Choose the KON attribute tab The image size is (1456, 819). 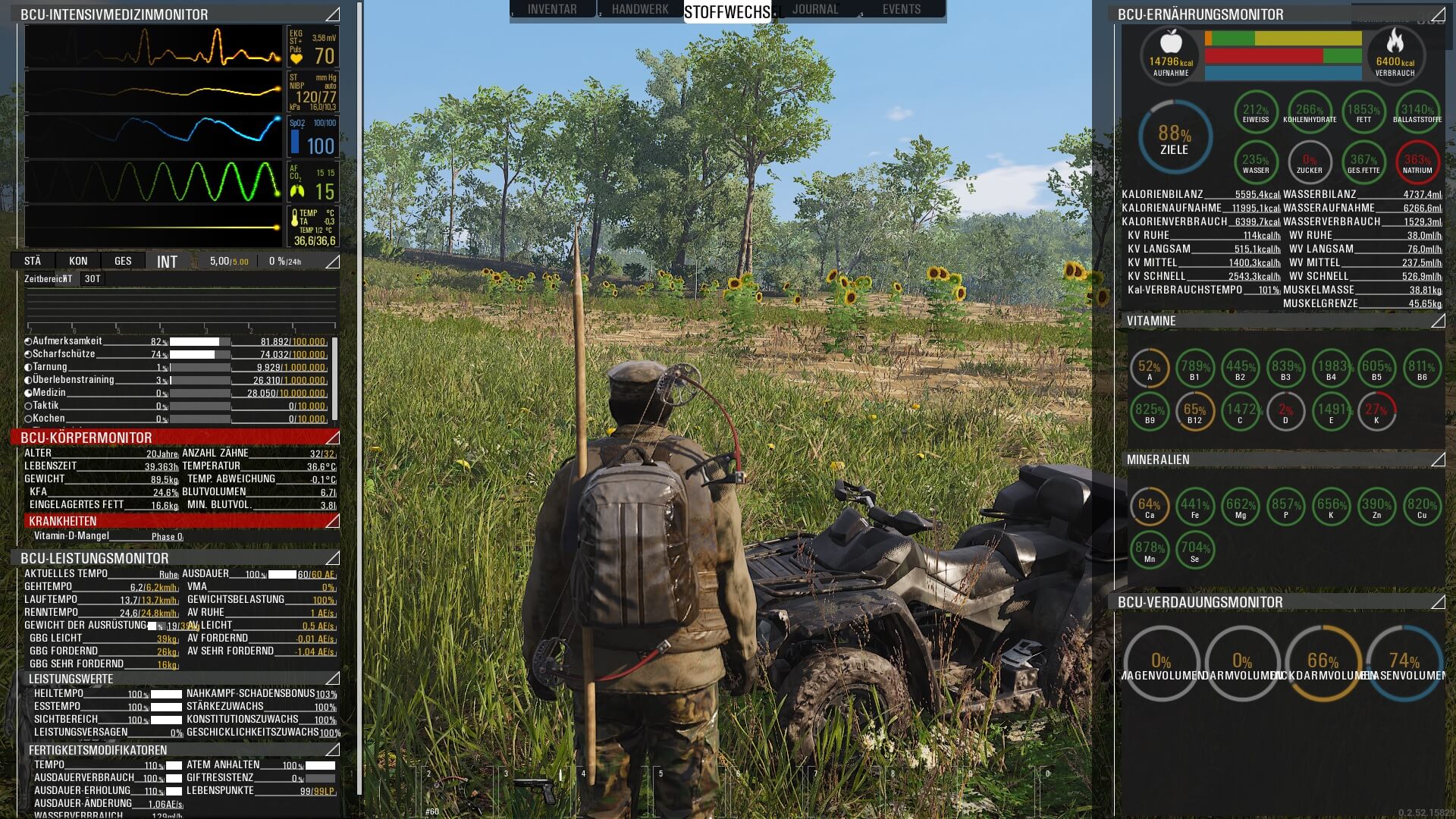[x=78, y=261]
